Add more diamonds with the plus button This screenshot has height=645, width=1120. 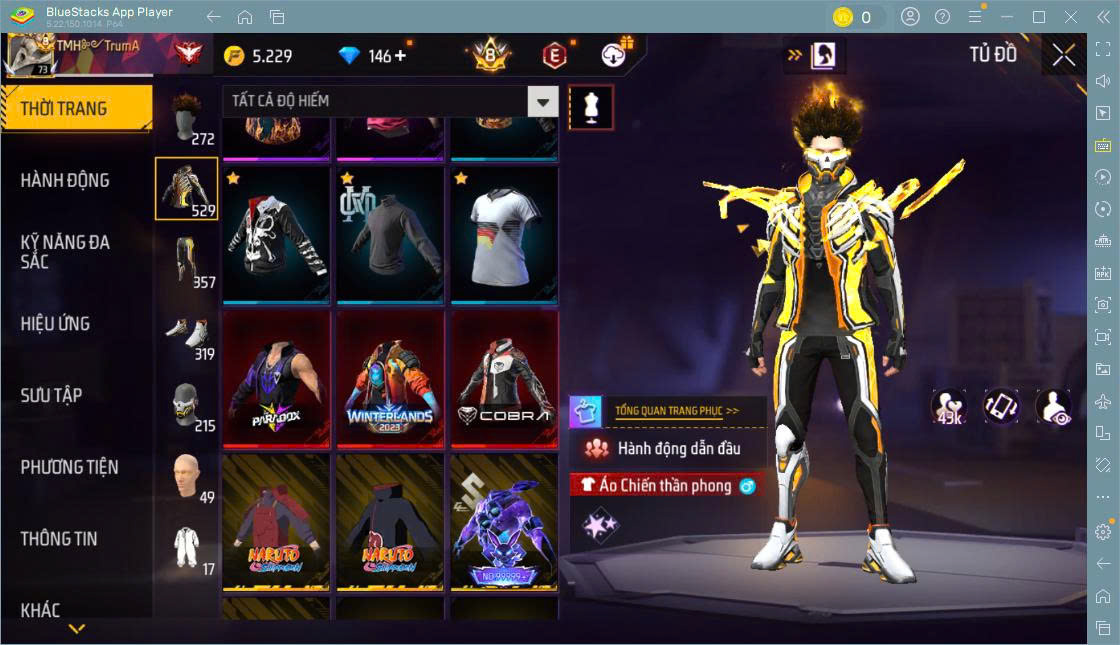(402, 56)
